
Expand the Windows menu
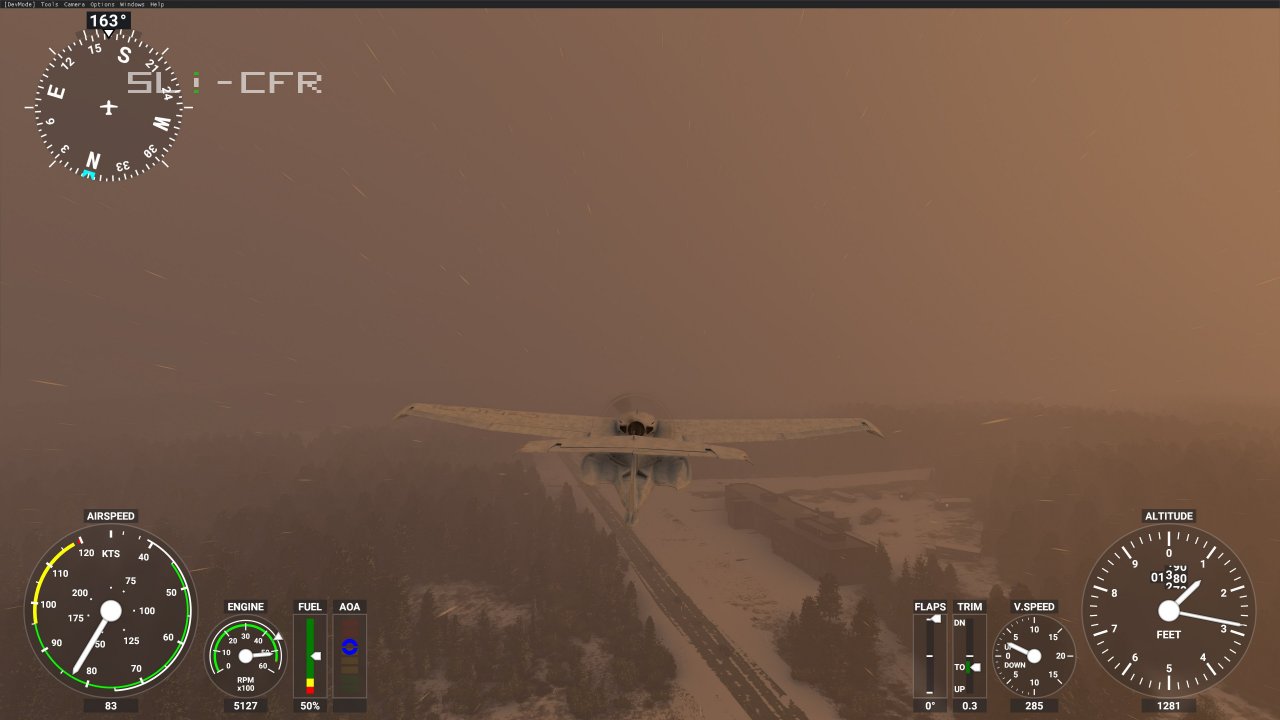click(x=132, y=4)
